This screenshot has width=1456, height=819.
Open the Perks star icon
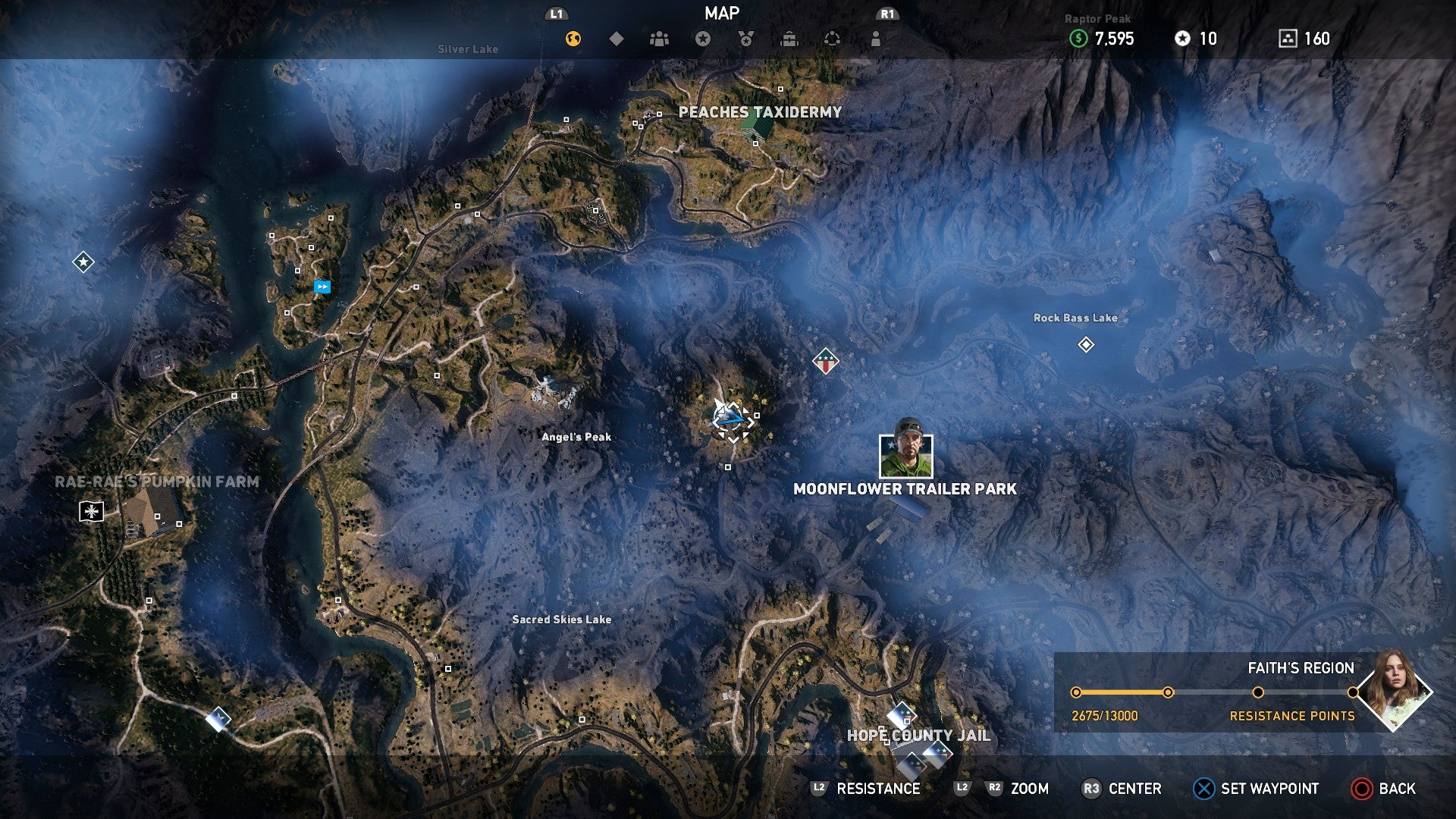pos(701,36)
